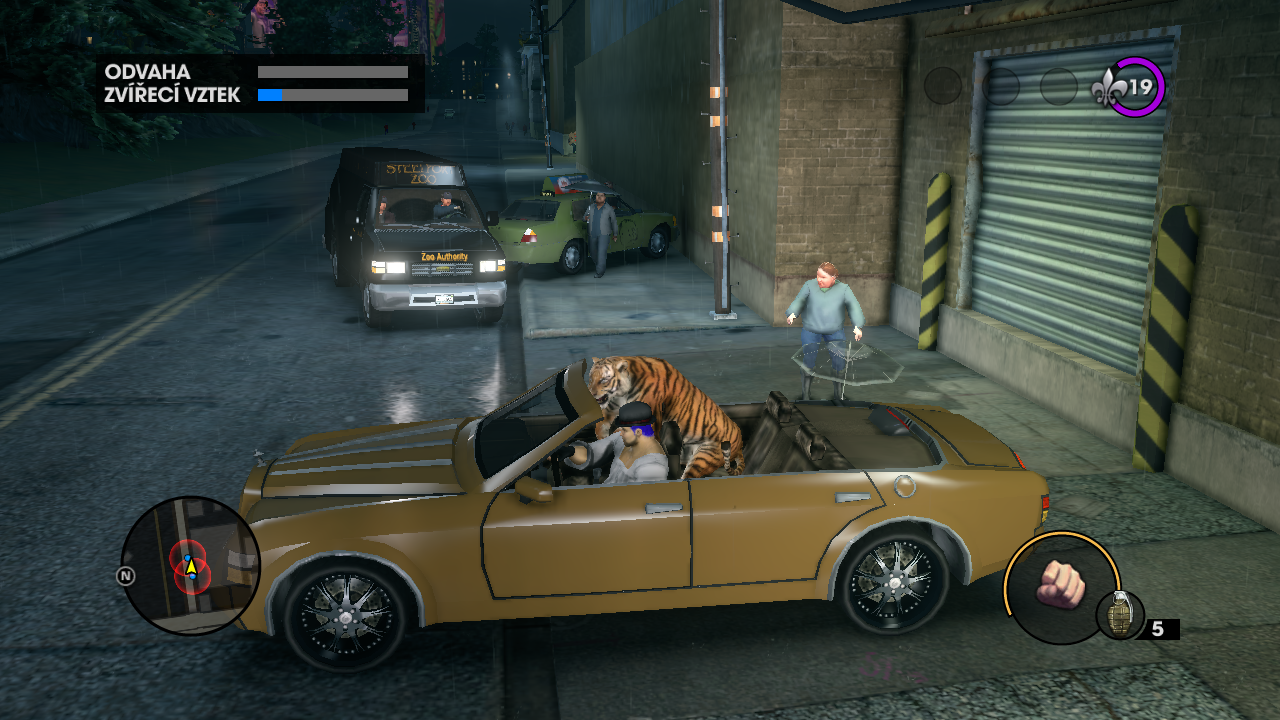Viewport: 1280px width, 720px height.
Task: Choose the grenade icon
Action: (x=1119, y=615)
